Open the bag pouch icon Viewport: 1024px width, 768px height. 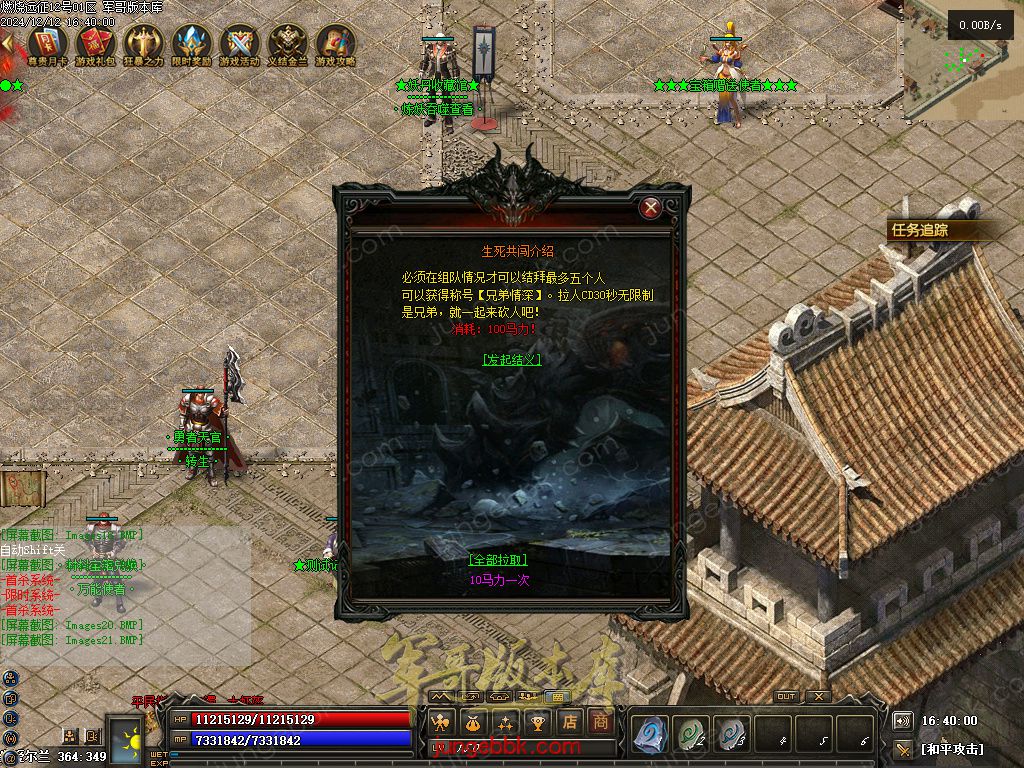coord(473,722)
